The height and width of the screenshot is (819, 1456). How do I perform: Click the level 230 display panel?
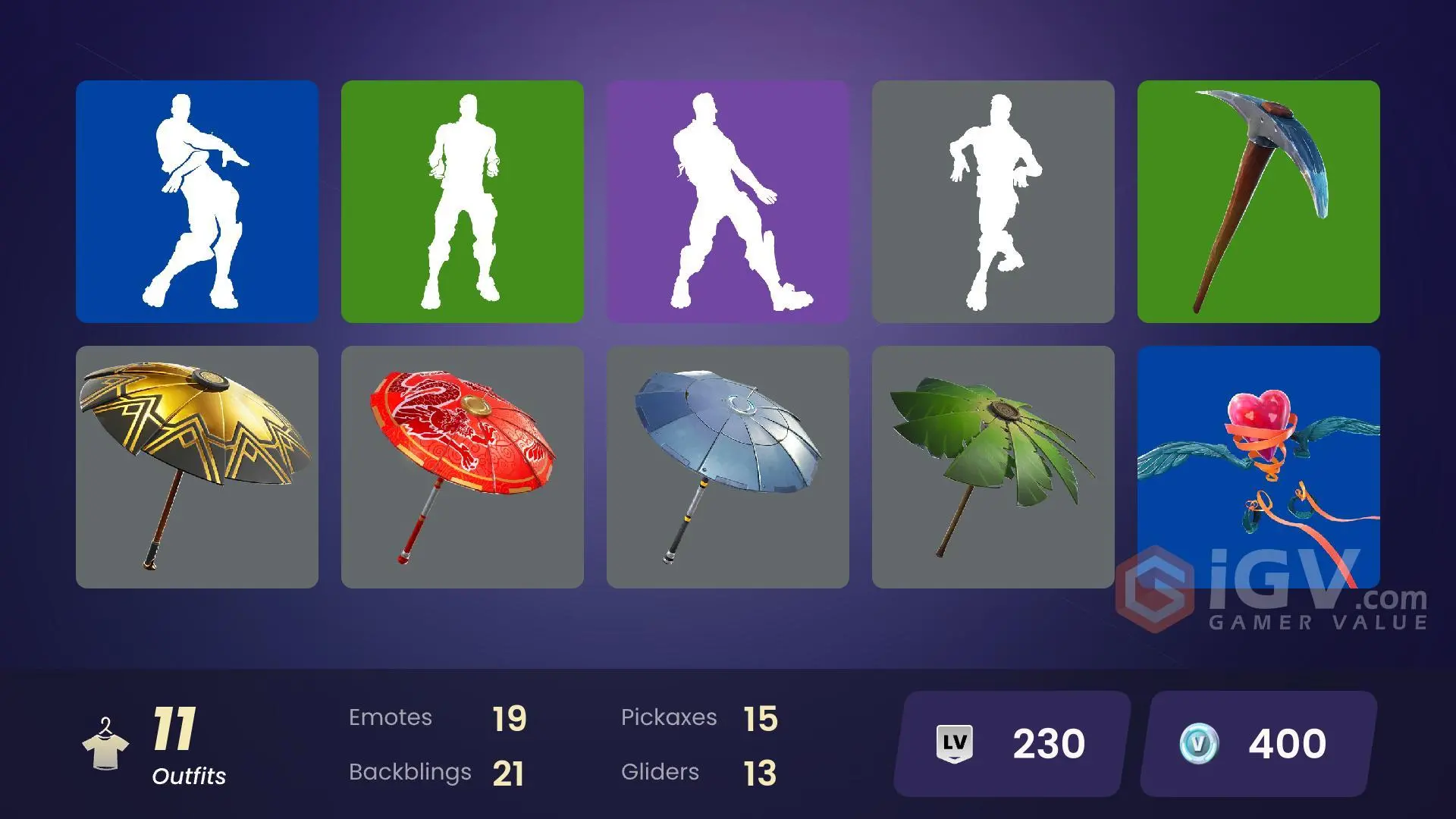(1009, 742)
